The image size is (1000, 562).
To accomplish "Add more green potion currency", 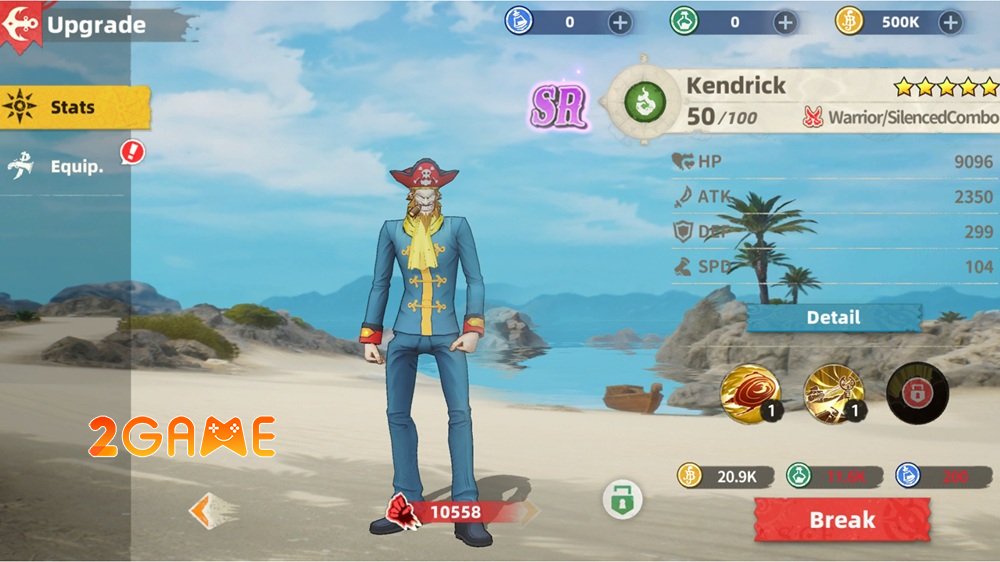I will pos(786,22).
